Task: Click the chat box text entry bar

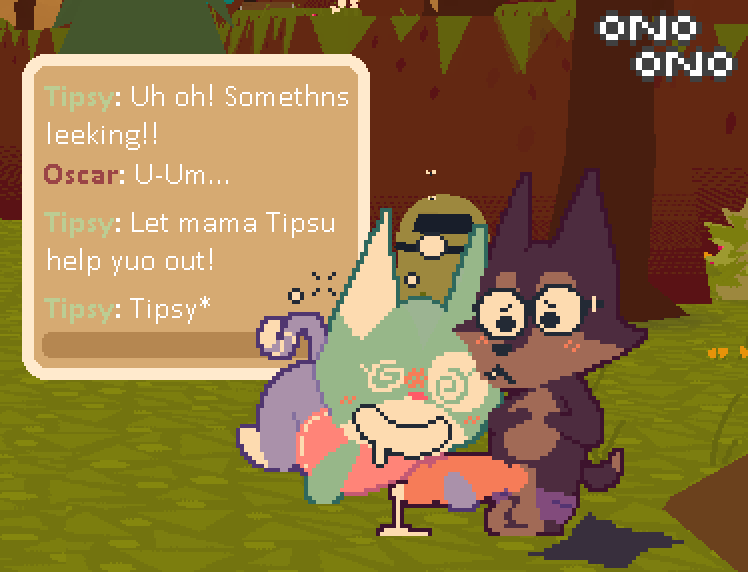Action: point(150,345)
